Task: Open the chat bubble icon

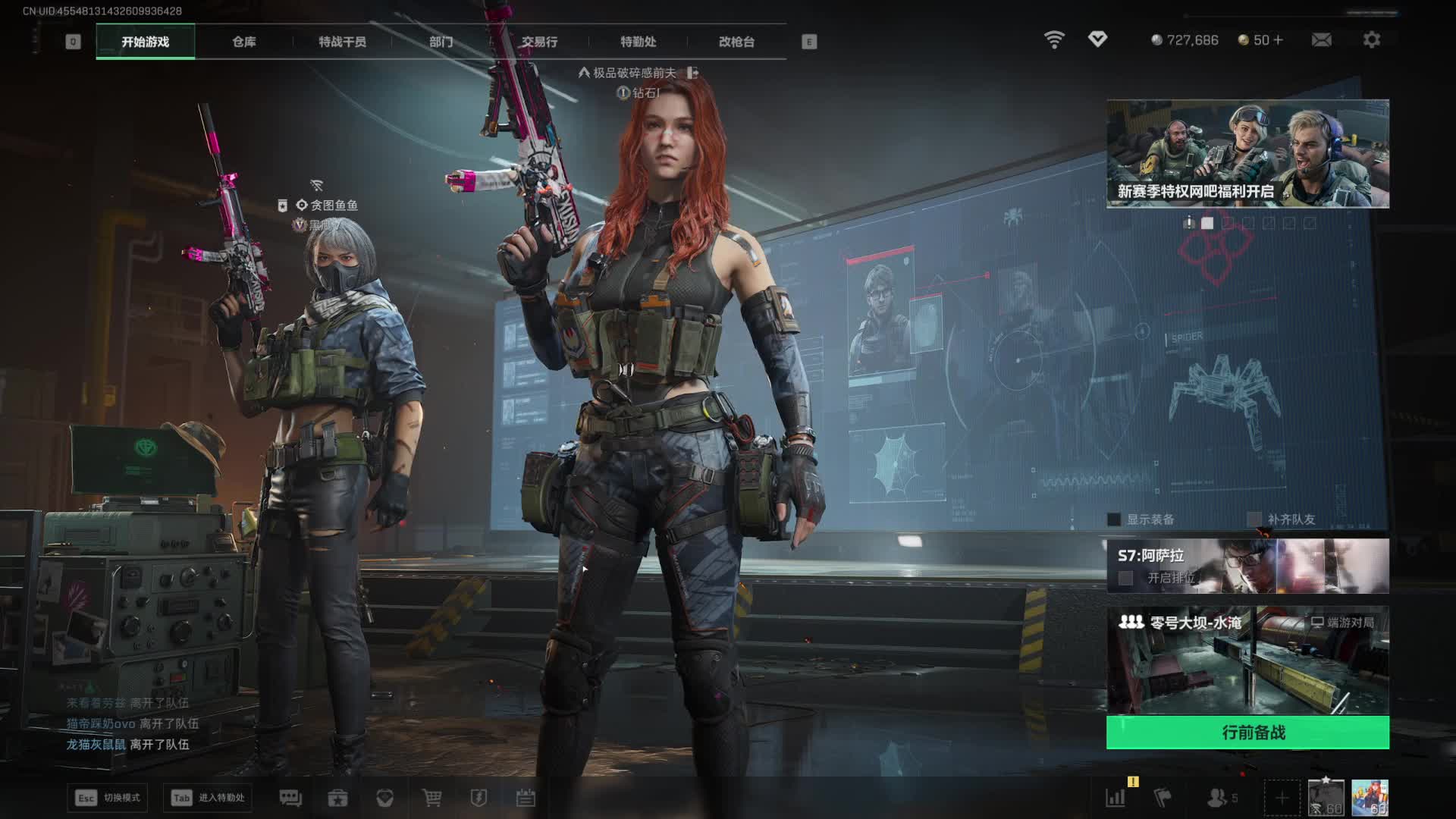Action: click(x=290, y=798)
